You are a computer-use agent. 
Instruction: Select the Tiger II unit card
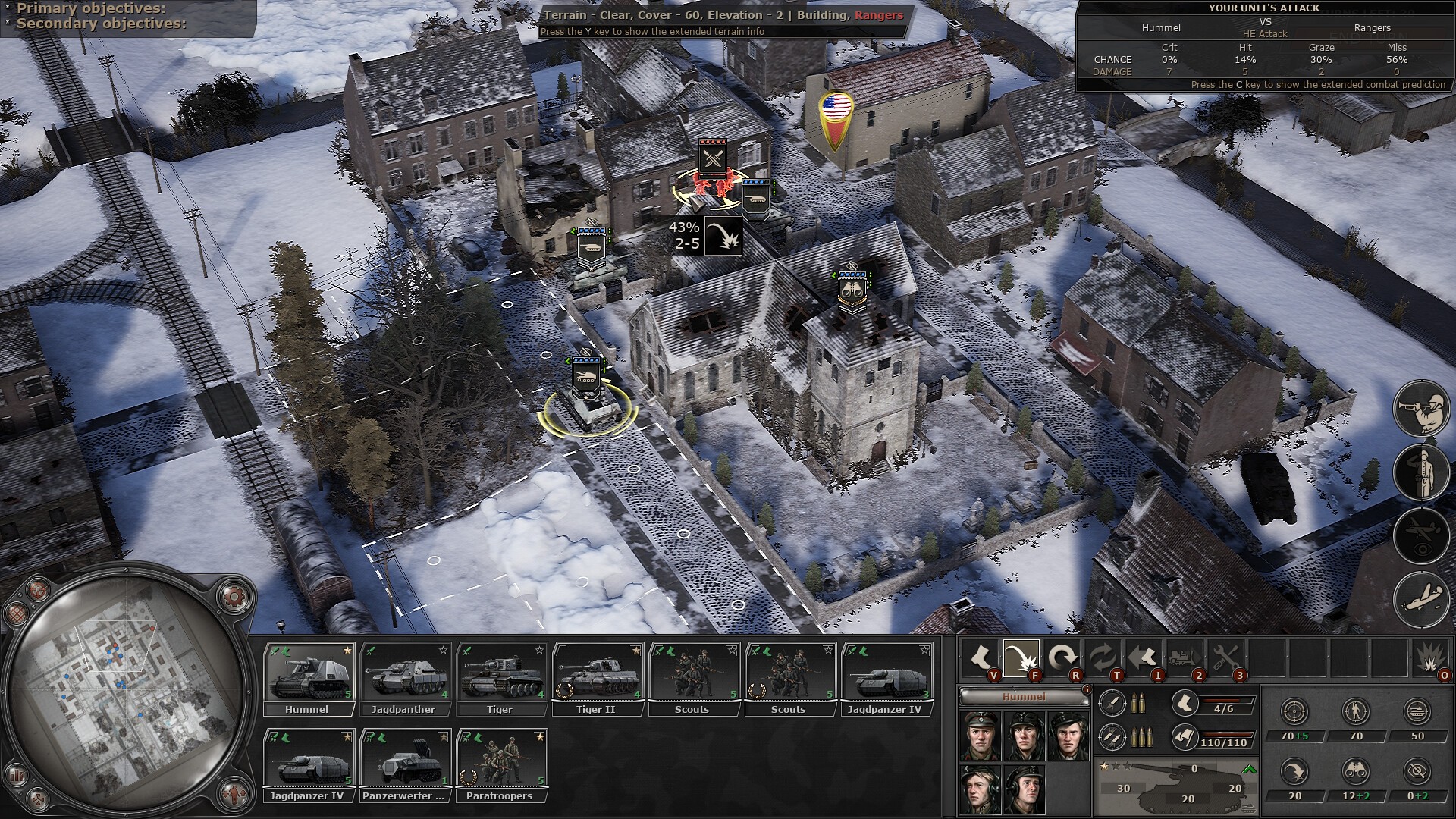coord(597,677)
